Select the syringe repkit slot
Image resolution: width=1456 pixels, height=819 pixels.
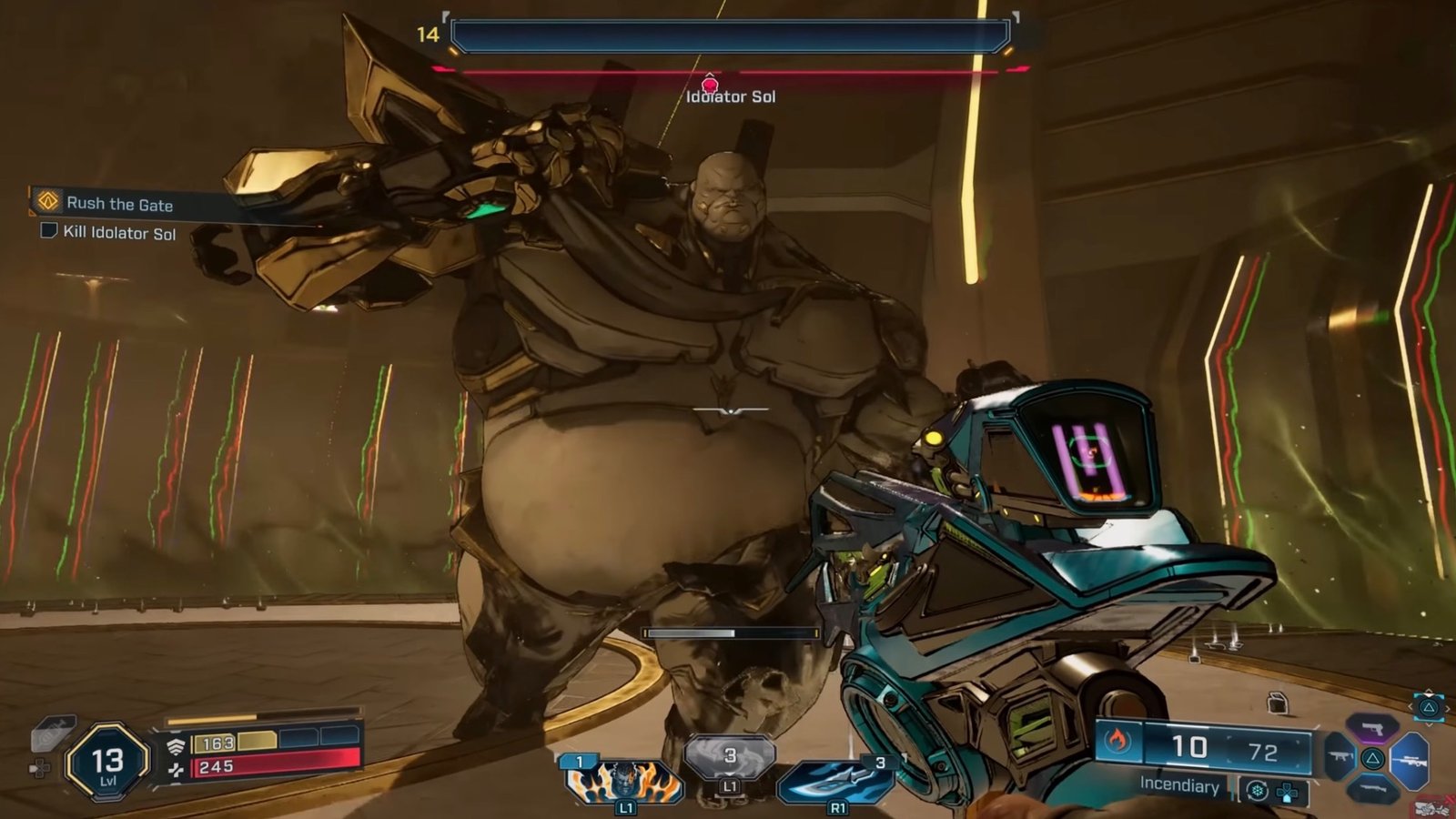[x=51, y=733]
